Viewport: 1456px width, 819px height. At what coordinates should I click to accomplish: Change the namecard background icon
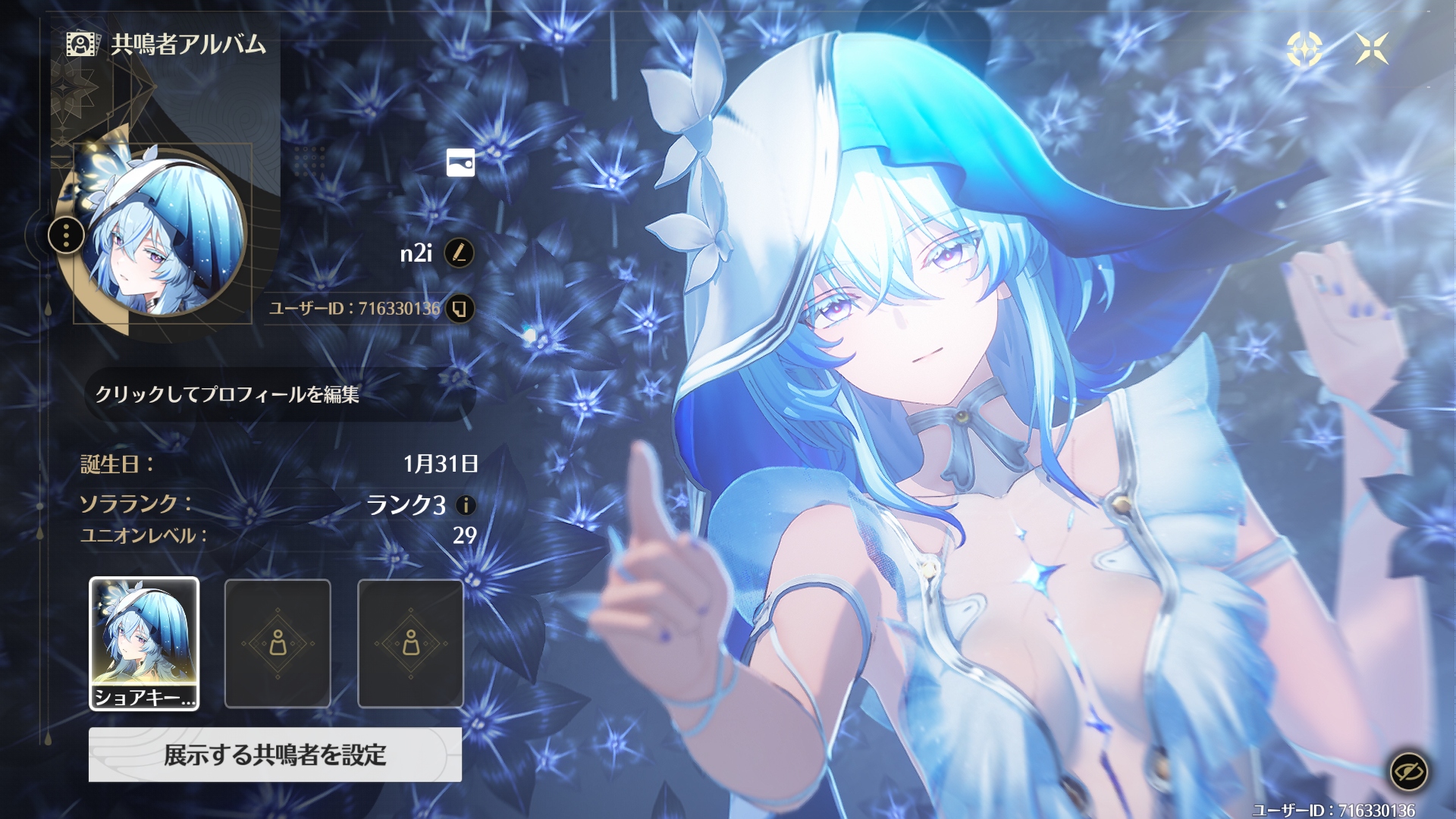point(460,162)
